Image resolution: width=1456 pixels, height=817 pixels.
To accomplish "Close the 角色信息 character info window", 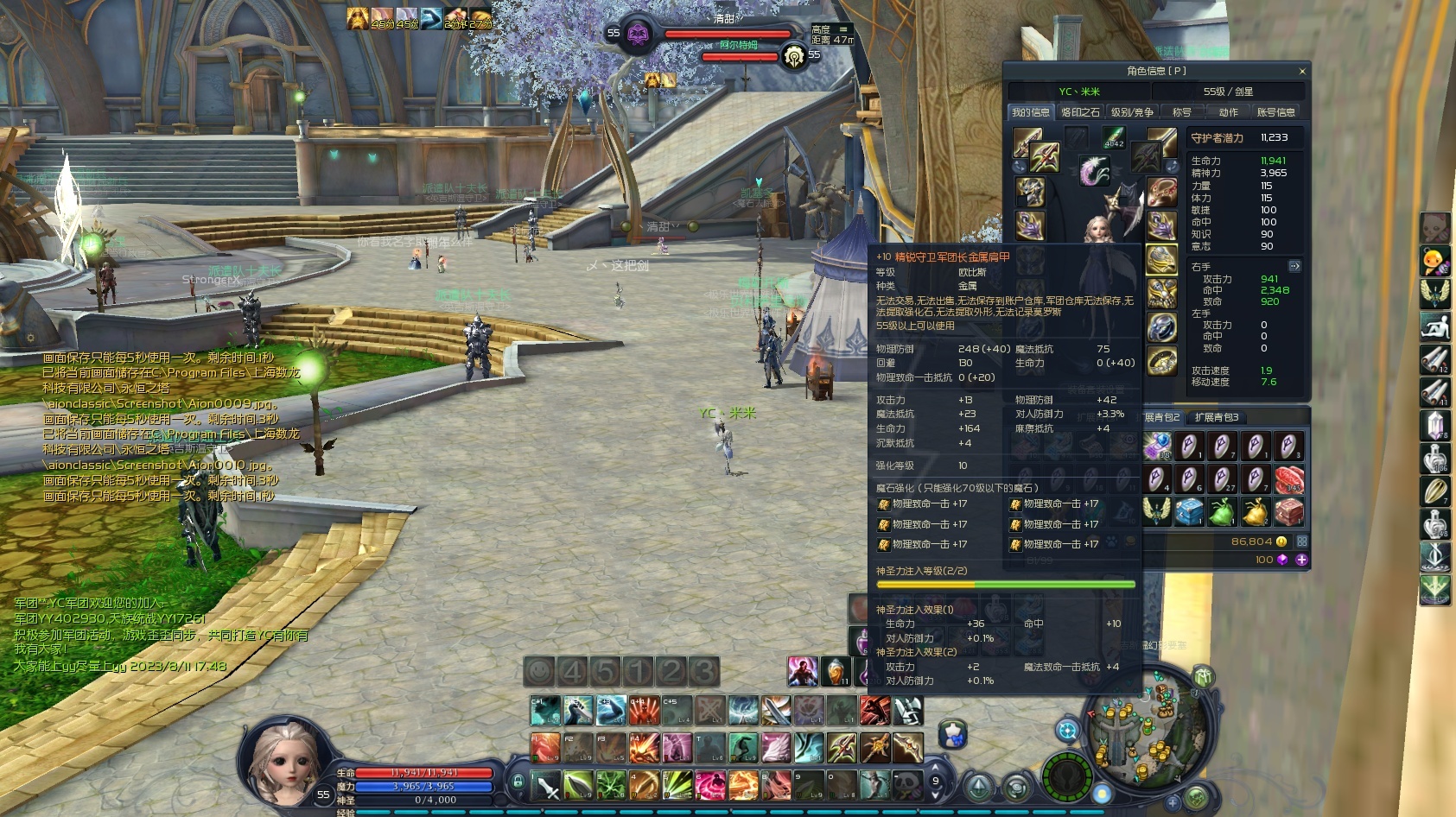I will 1301,72.
